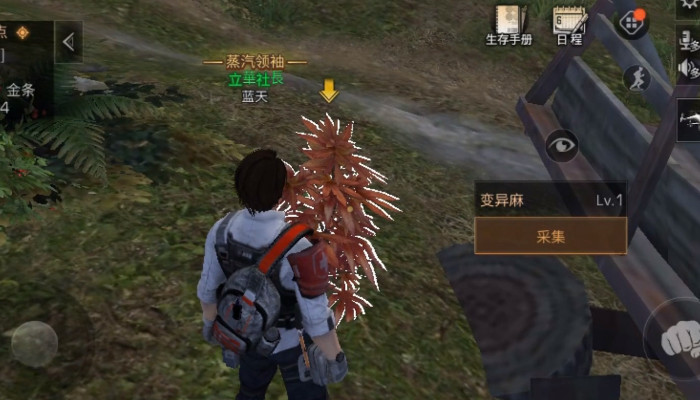The image size is (700, 400).
Task: Open the 日程 schedule calendar
Action: coord(569,24)
